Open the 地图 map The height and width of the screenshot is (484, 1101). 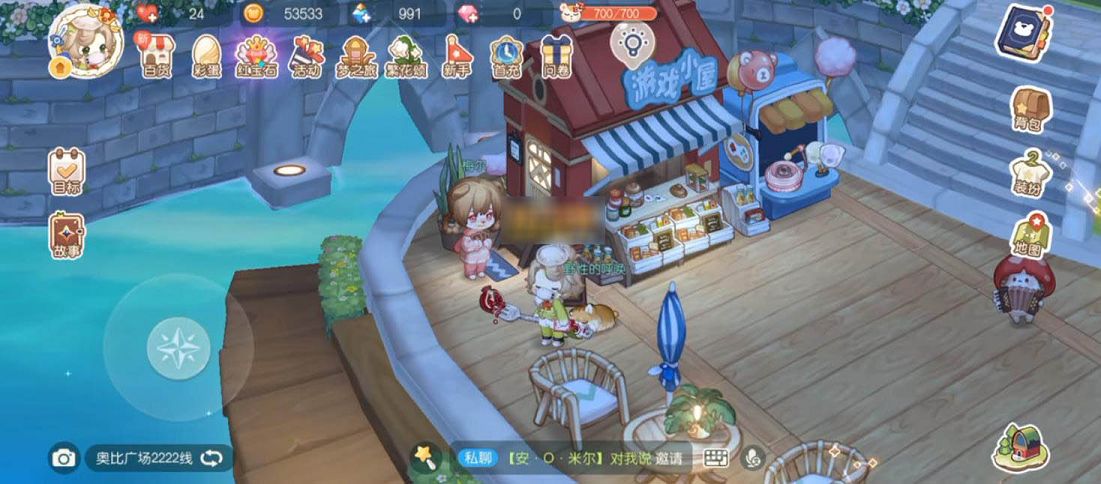pyautogui.click(x=1030, y=238)
